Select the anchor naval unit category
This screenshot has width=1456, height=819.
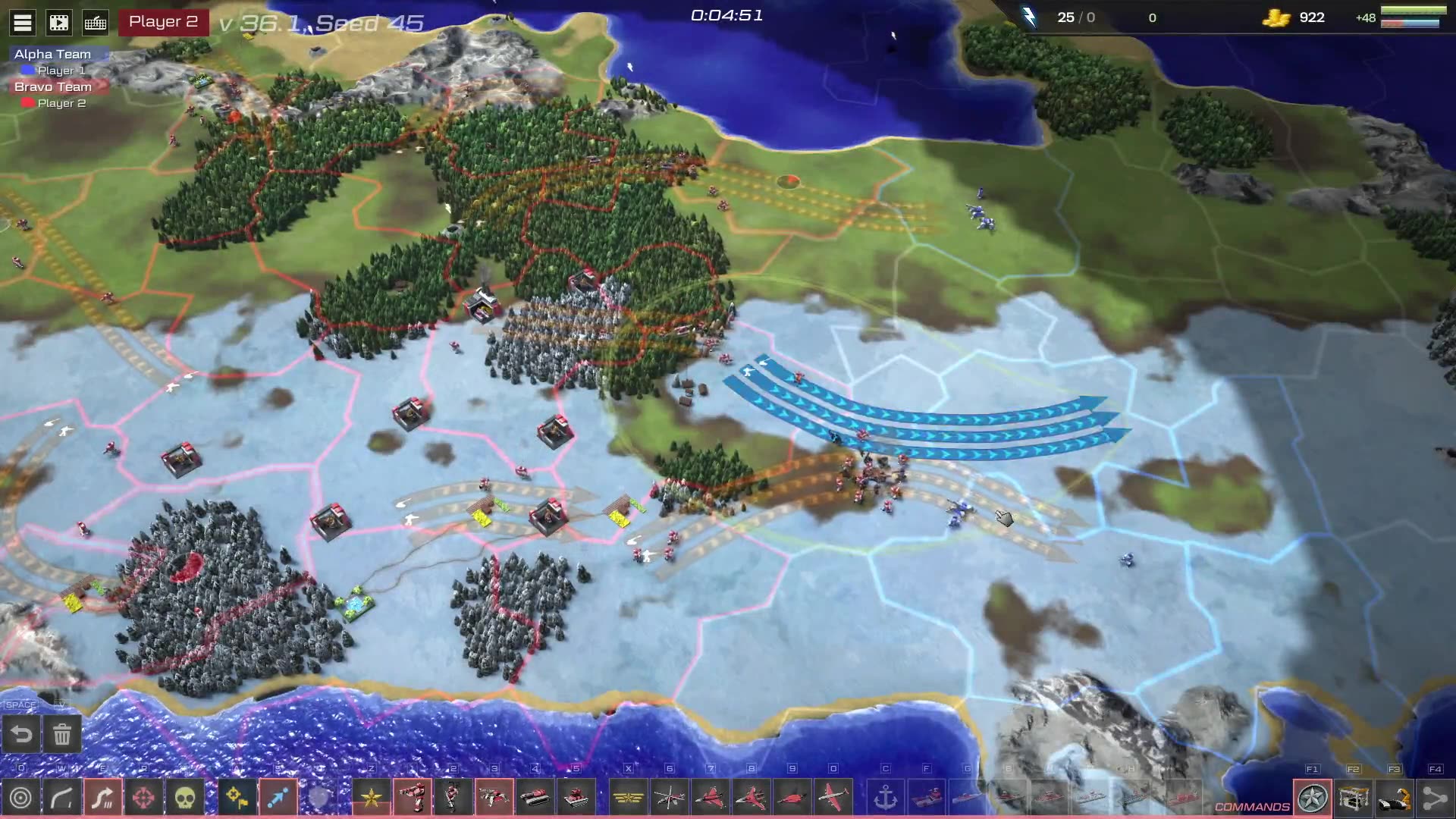[x=886, y=798]
